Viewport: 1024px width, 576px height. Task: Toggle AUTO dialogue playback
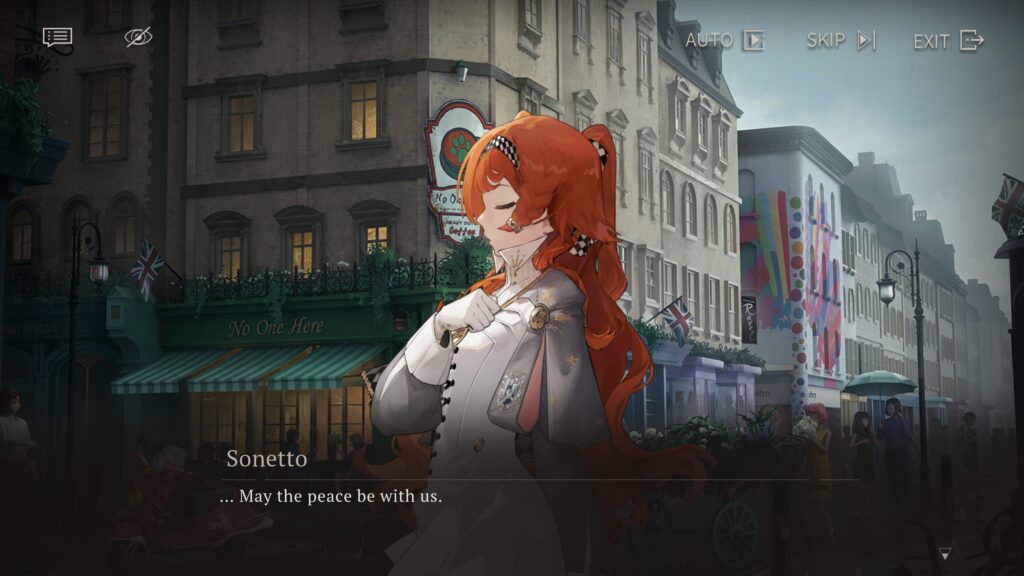tap(725, 40)
